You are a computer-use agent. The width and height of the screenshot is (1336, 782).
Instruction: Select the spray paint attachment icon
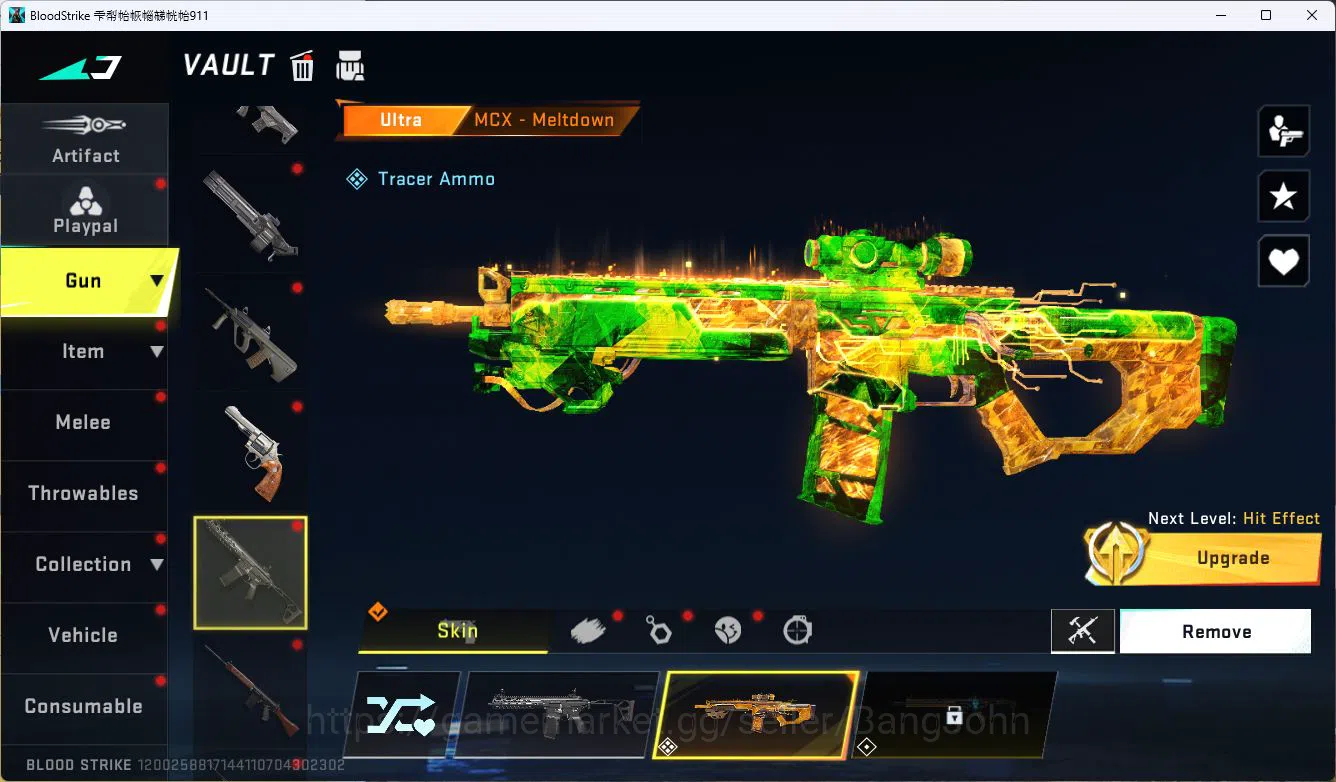click(x=589, y=629)
